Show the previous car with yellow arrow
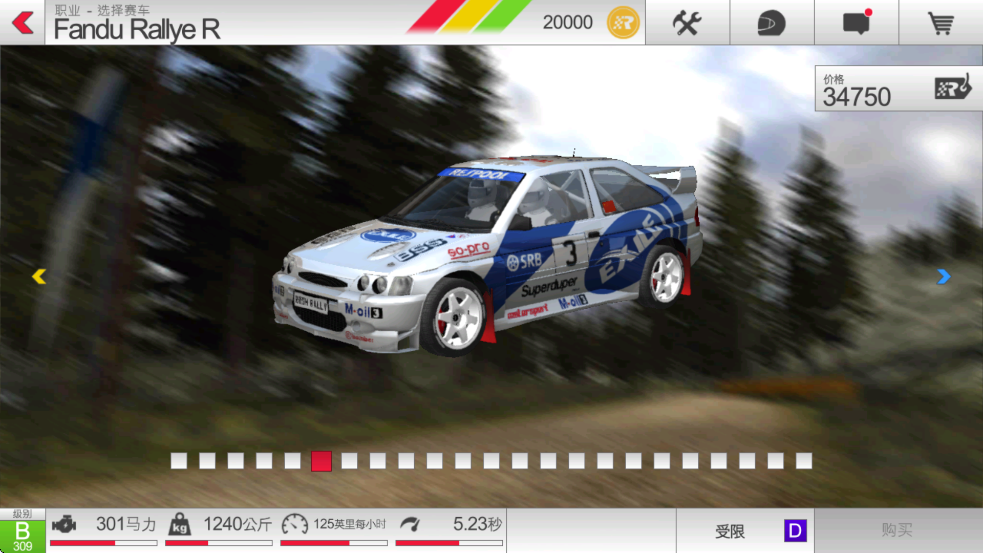Viewport: 983px width, 553px height. (39, 277)
